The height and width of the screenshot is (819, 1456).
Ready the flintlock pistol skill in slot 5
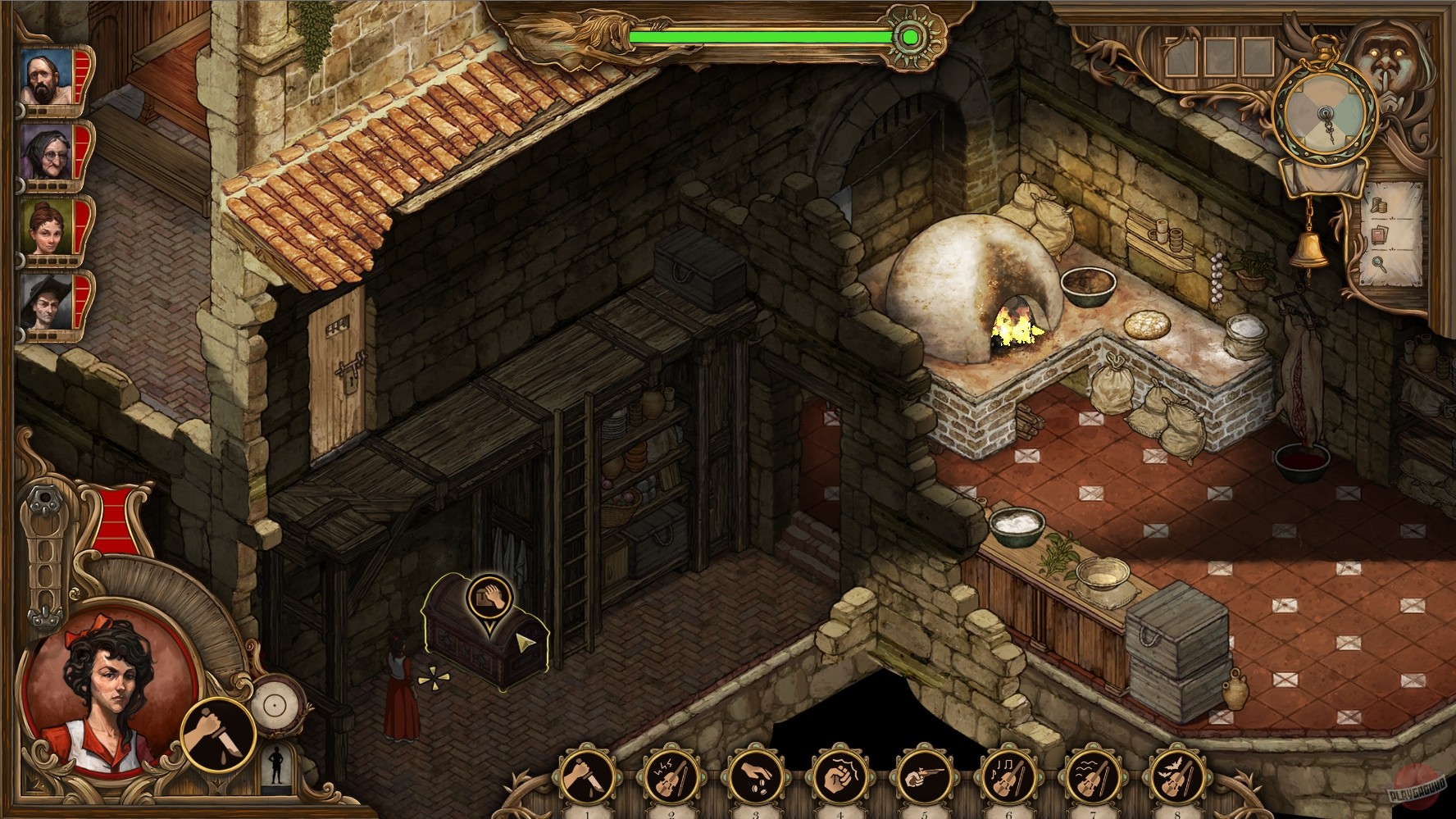coord(926,777)
